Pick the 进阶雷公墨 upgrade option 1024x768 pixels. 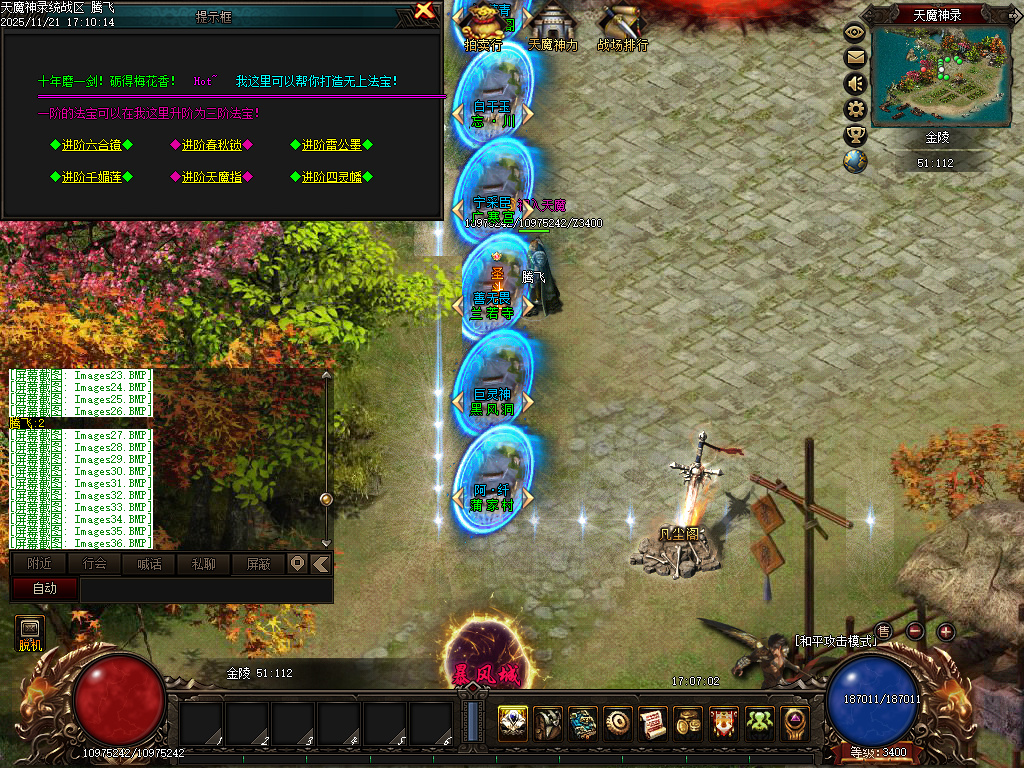[331, 145]
